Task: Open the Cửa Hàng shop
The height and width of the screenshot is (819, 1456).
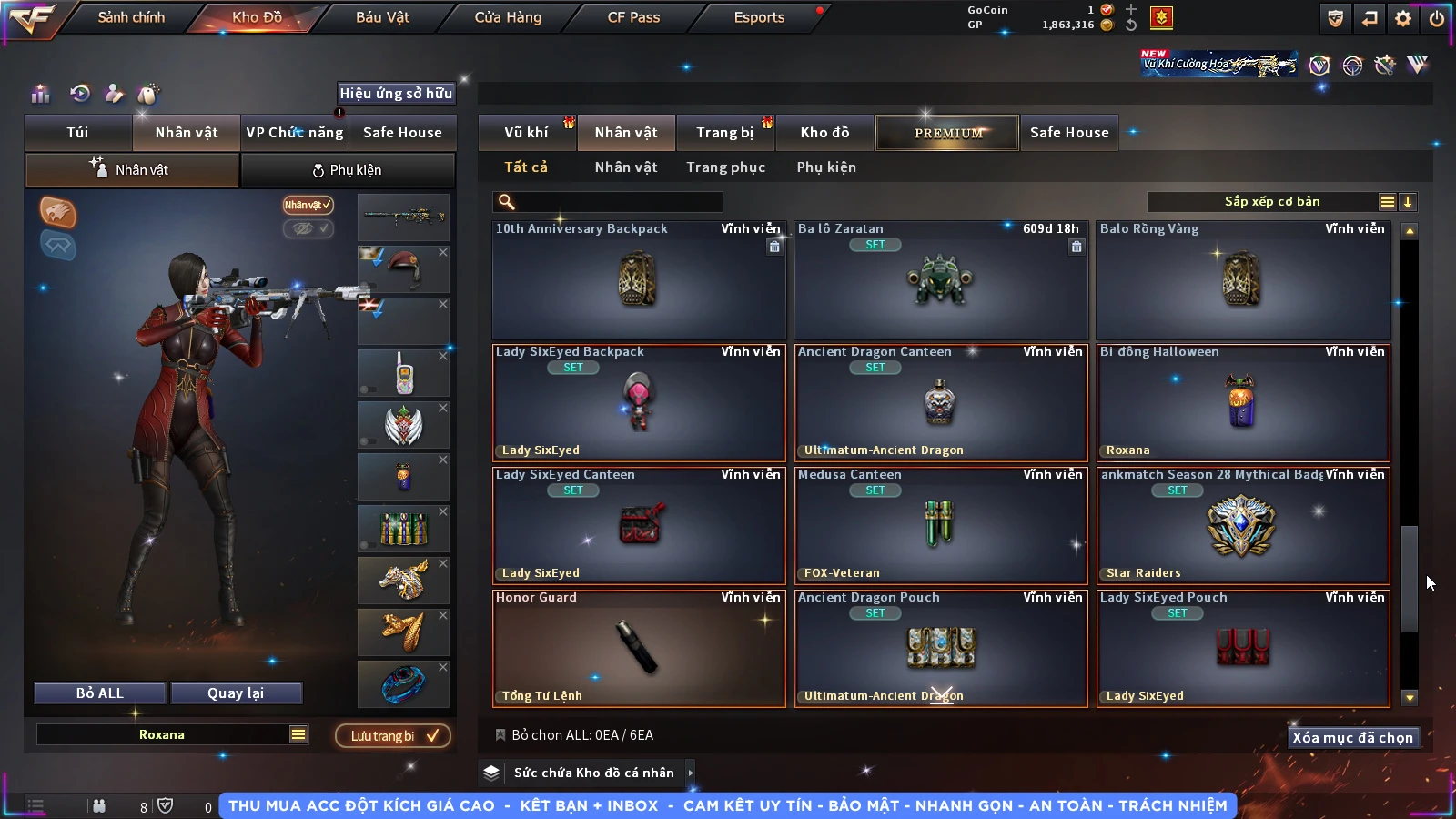Action: tap(508, 17)
